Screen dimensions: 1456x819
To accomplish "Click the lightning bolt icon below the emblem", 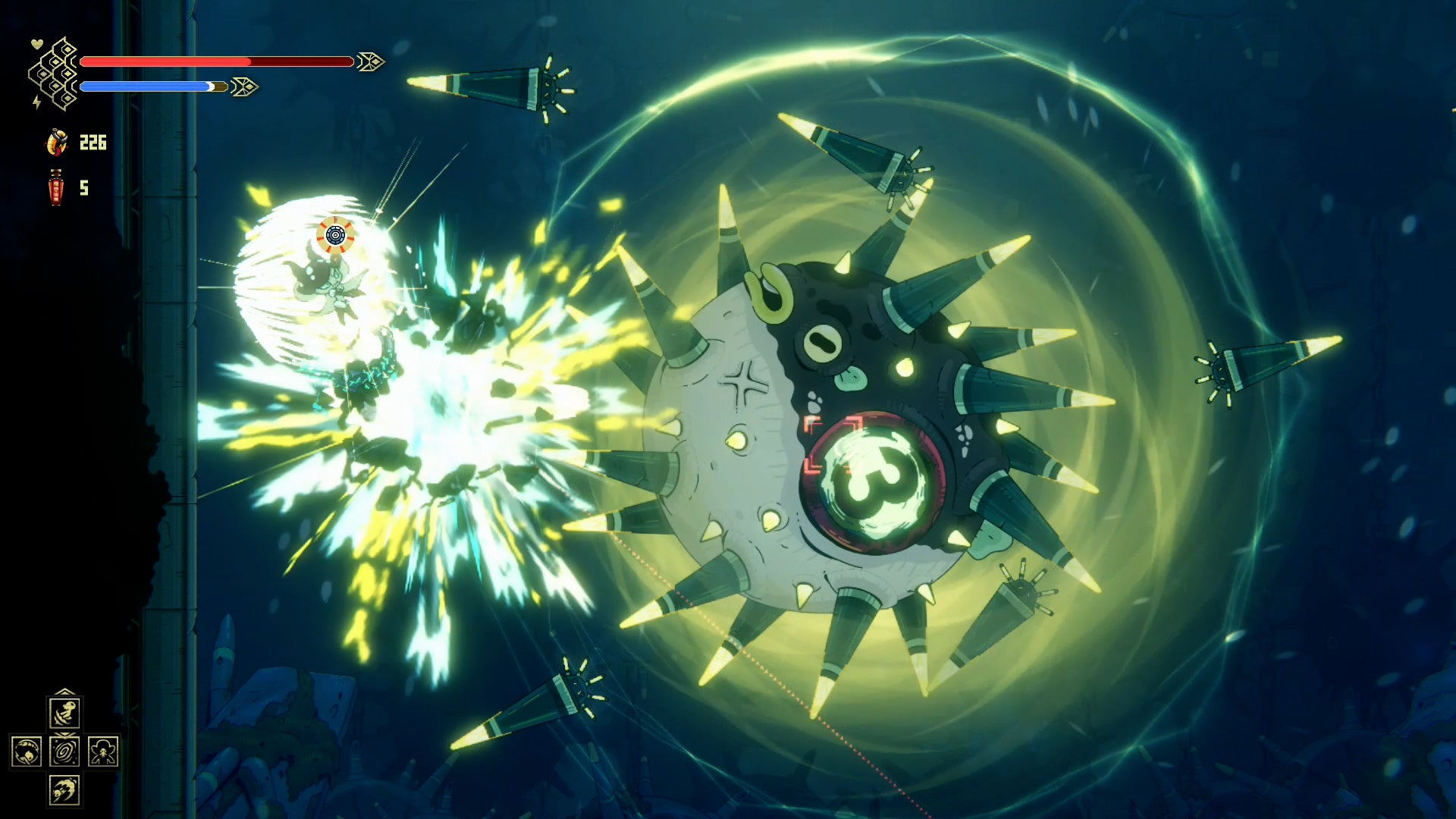I will (36, 102).
